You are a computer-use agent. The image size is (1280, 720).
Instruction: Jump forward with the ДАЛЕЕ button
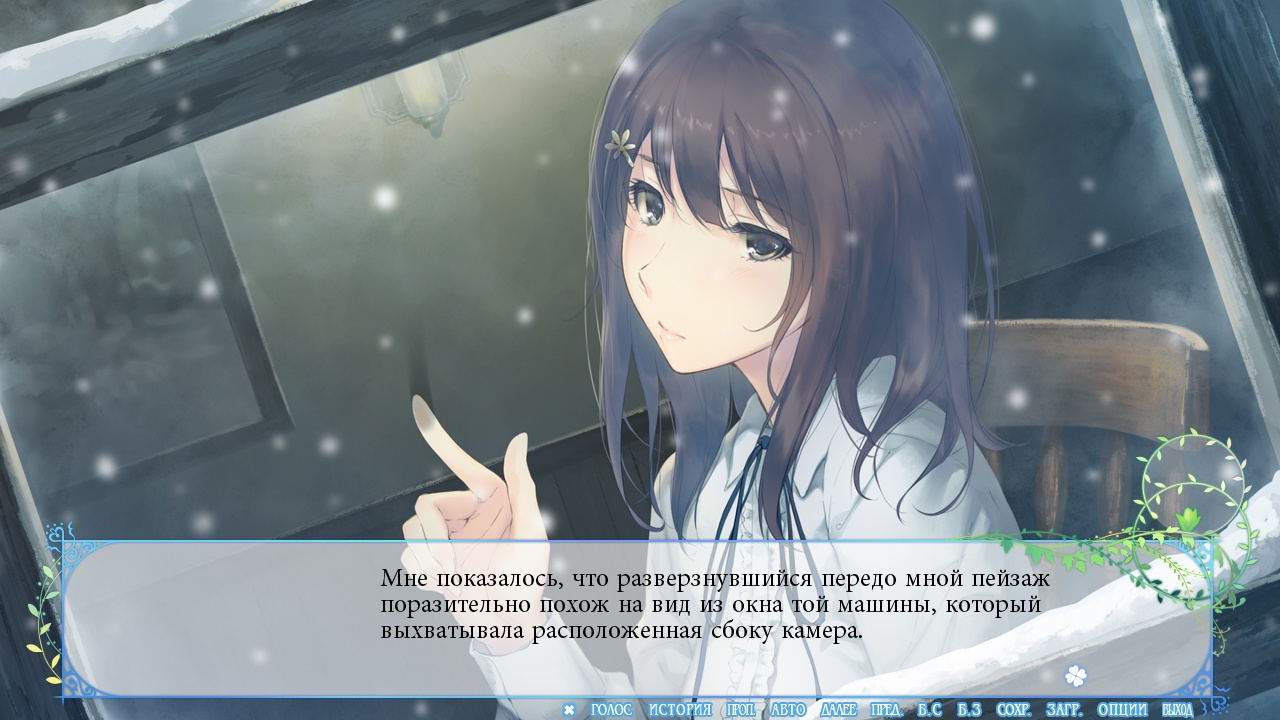pyautogui.click(x=838, y=710)
